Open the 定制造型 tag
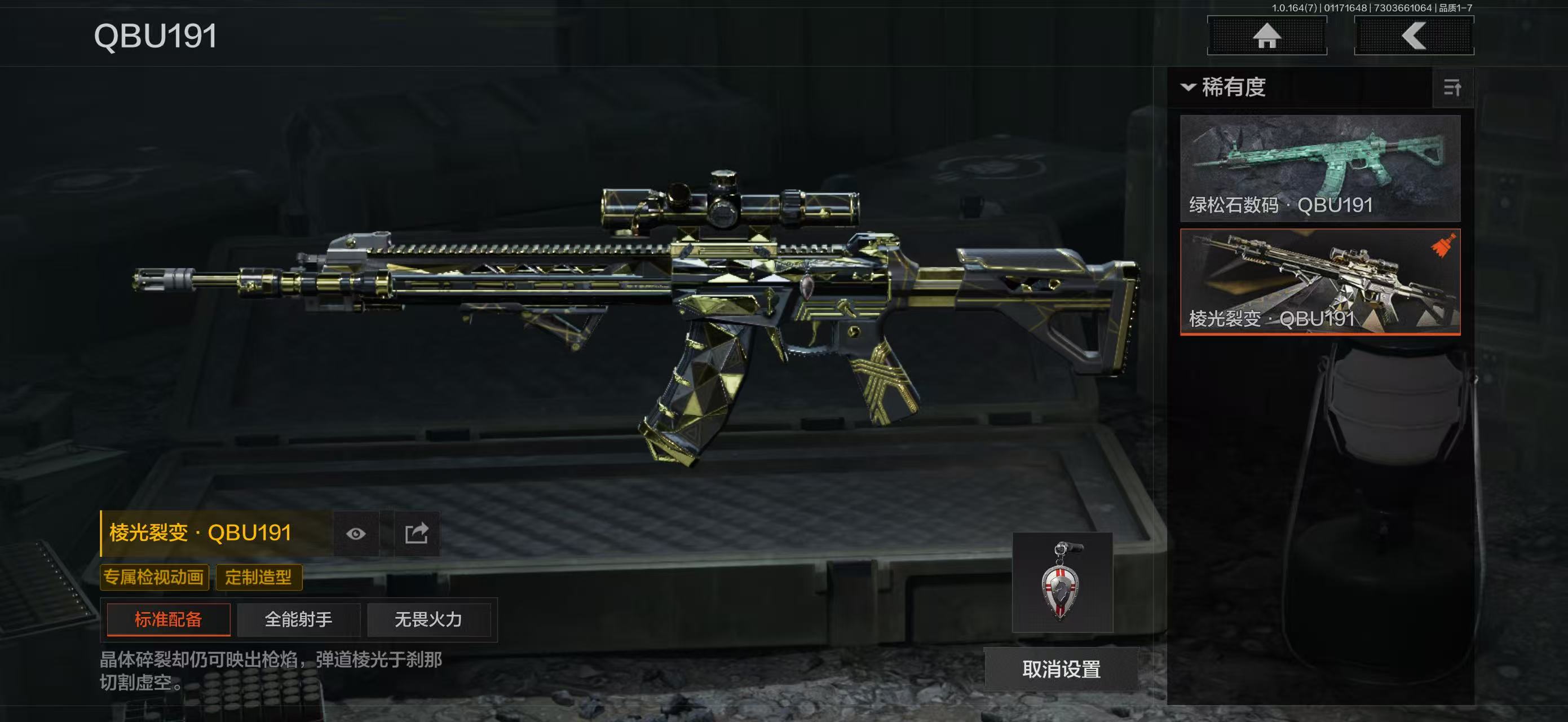The width and height of the screenshot is (1568, 722). (x=259, y=577)
